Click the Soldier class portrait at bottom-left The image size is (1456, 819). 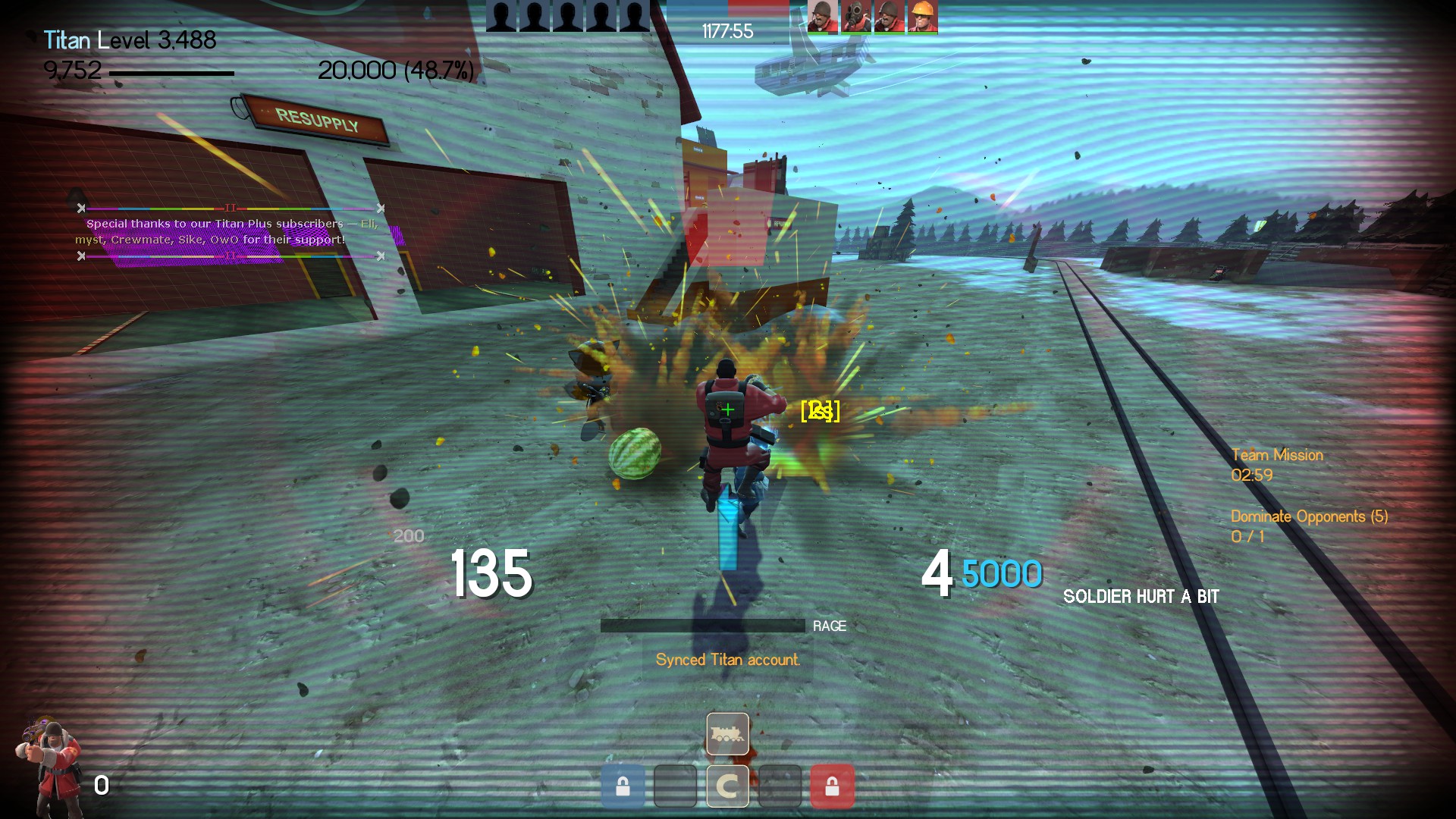point(50,766)
